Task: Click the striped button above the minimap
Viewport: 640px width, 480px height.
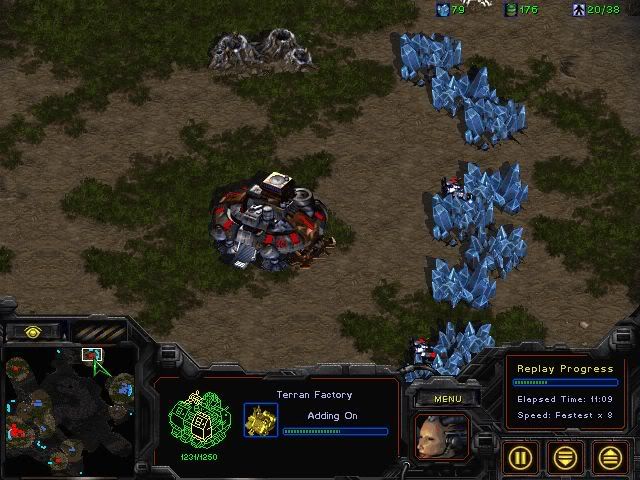Action: tap(98, 332)
